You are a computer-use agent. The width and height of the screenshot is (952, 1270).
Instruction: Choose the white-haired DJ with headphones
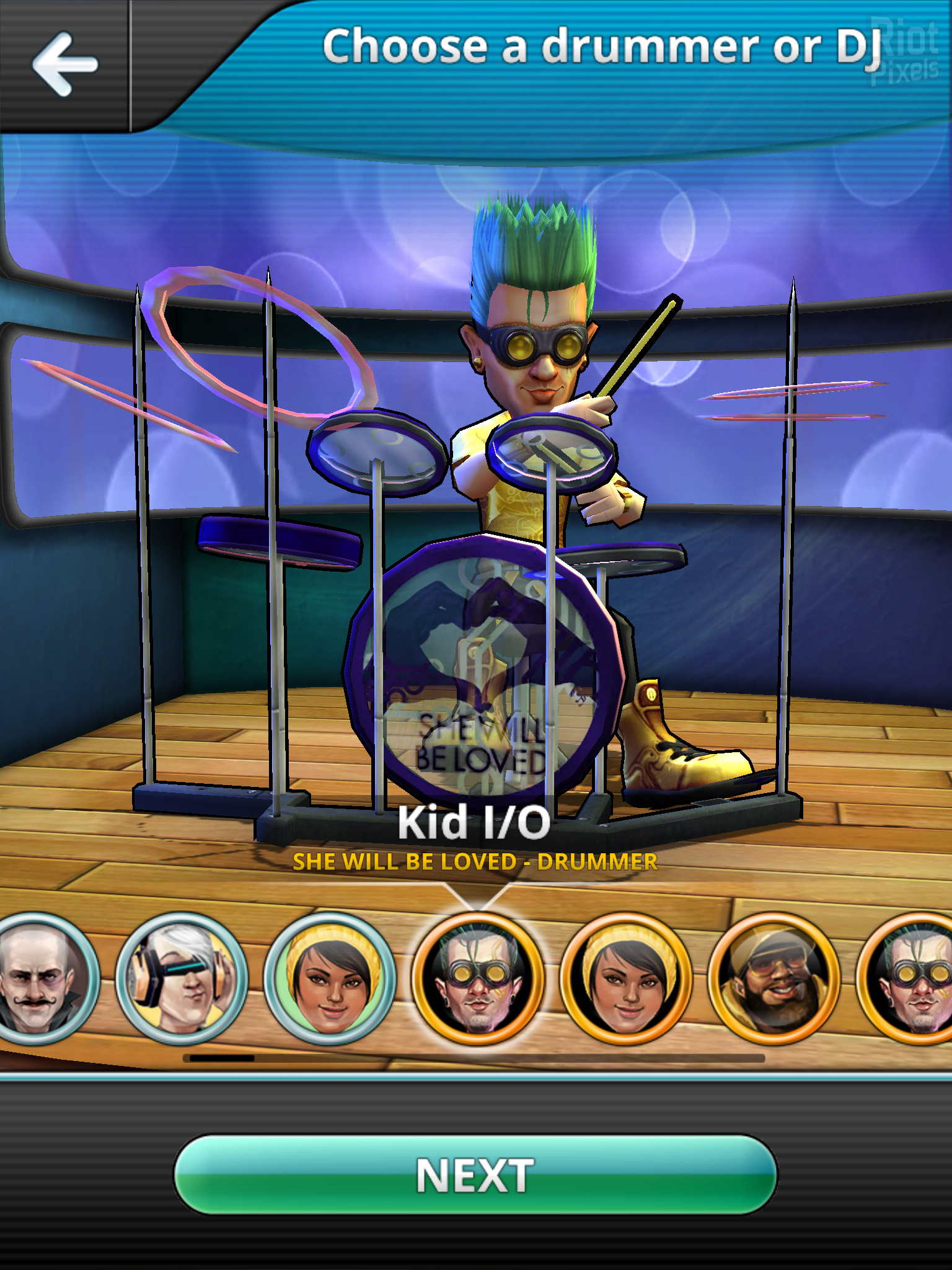point(182,979)
